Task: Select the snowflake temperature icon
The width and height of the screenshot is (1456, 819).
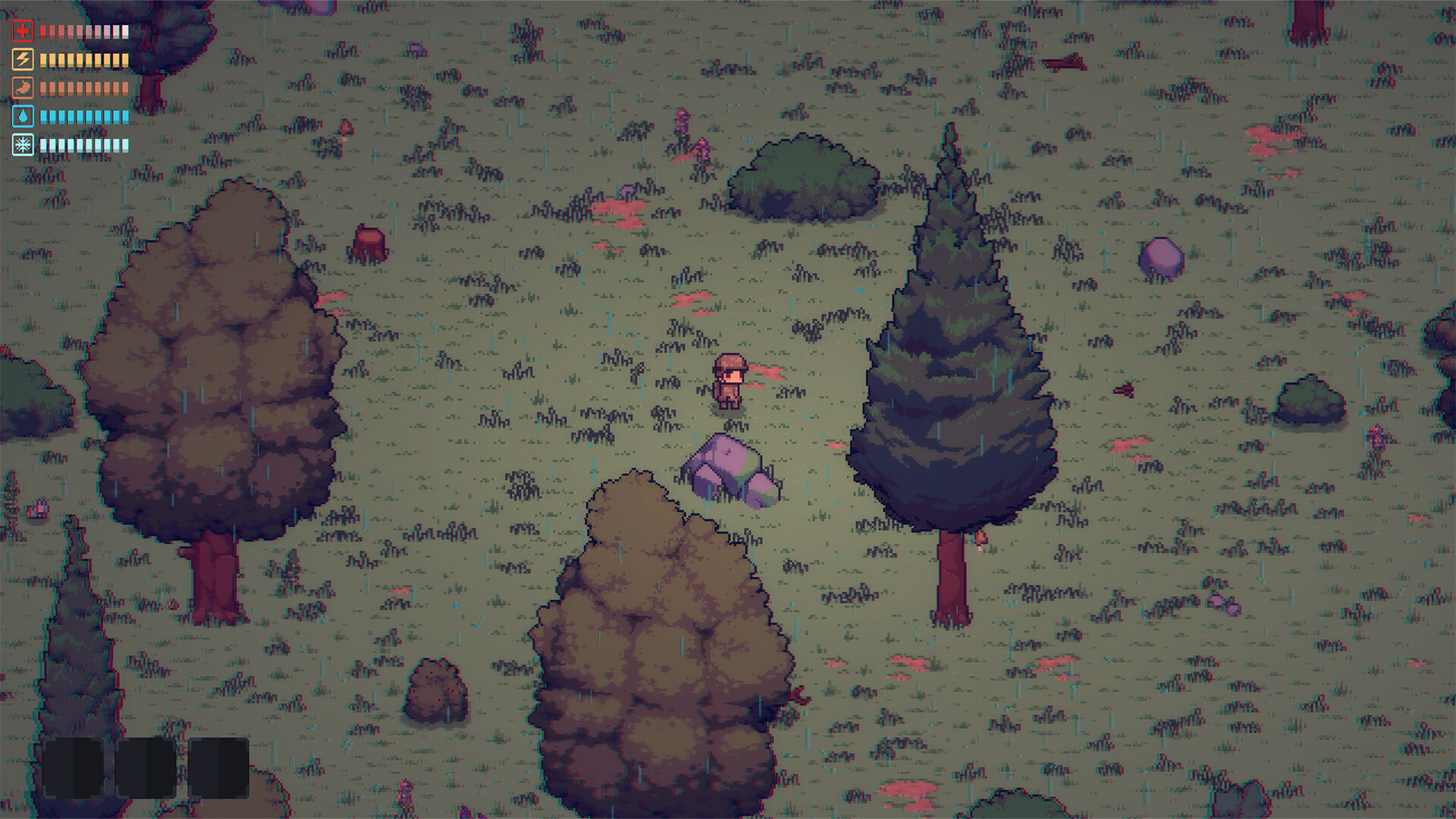Action: tap(24, 141)
